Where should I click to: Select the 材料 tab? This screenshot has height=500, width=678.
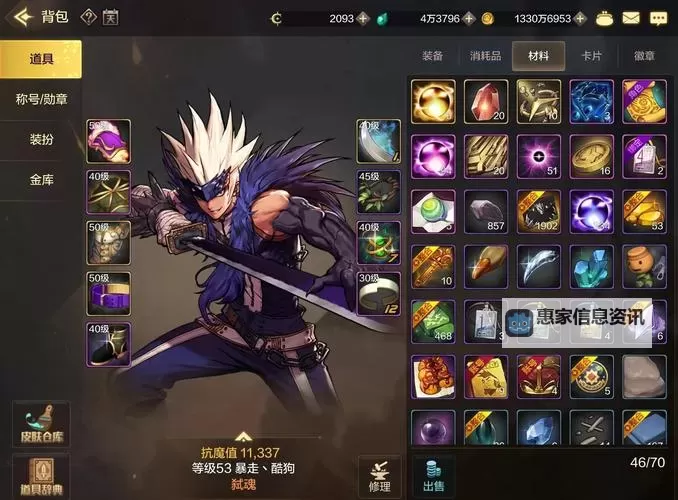click(x=539, y=56)
